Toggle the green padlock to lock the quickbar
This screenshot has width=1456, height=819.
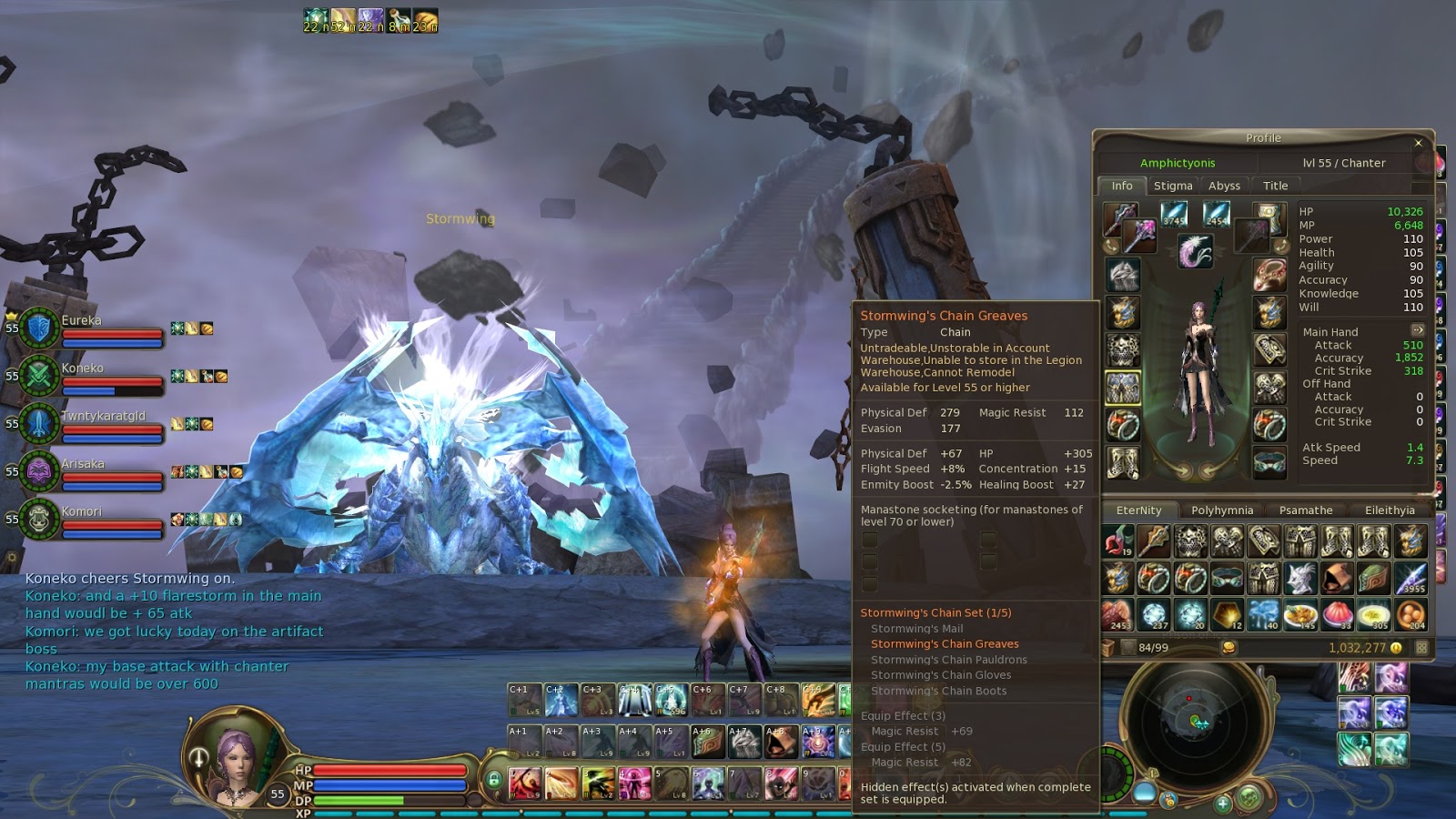[496, 780]
